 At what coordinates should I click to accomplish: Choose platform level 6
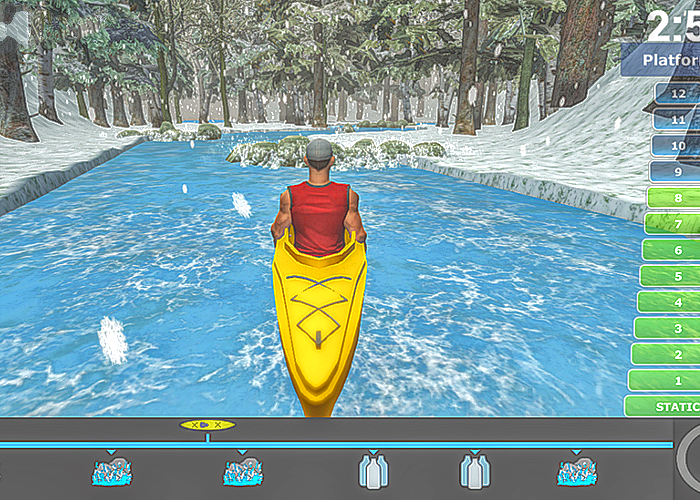(x=672, y=250)
